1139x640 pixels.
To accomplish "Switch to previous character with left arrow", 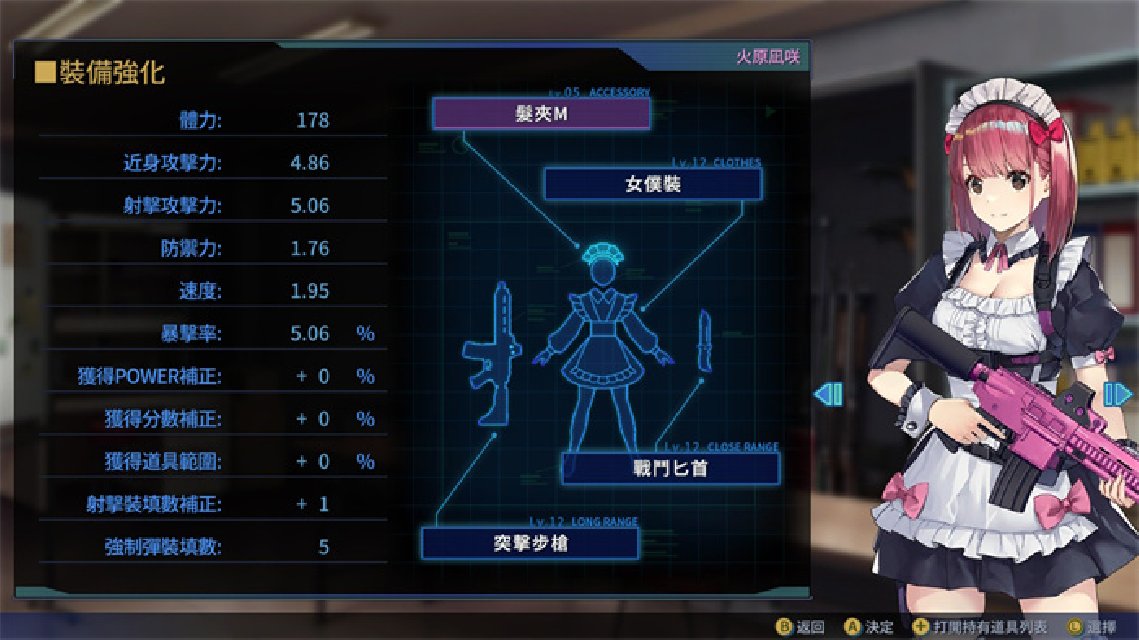I will 828,394.
